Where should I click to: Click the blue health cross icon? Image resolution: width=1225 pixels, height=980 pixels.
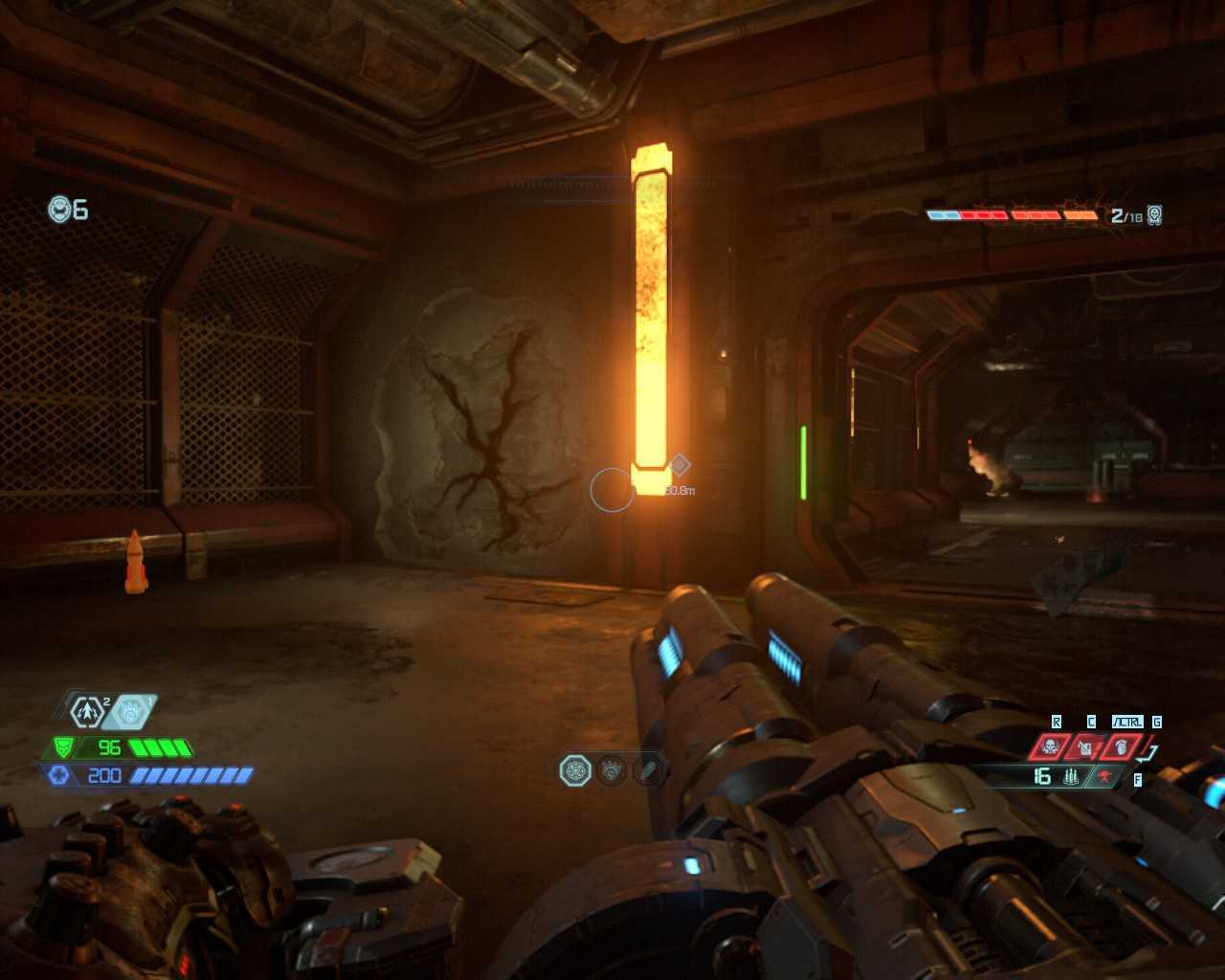coord(59,775)
